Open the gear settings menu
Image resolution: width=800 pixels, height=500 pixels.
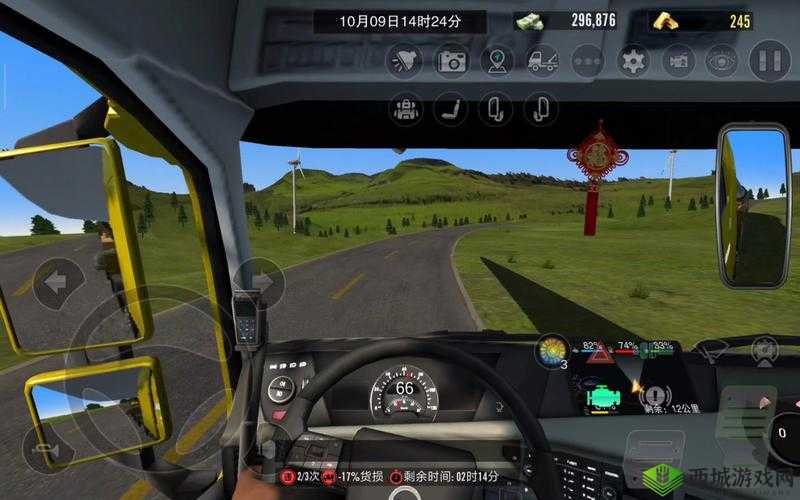point(633,61)
